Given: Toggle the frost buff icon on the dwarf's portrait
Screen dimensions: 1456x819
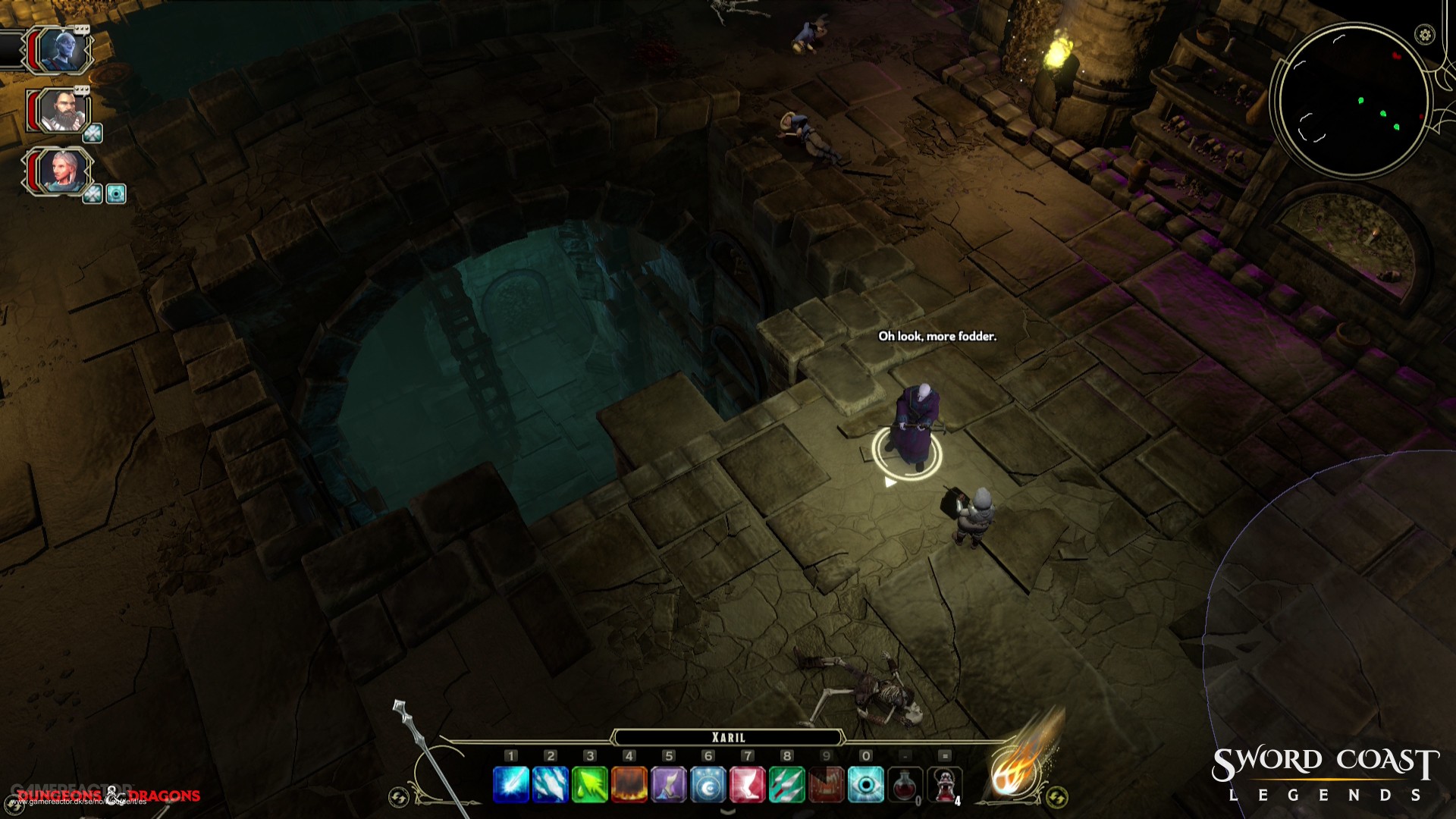Looking at the screenshot, I should pos(93,132).
